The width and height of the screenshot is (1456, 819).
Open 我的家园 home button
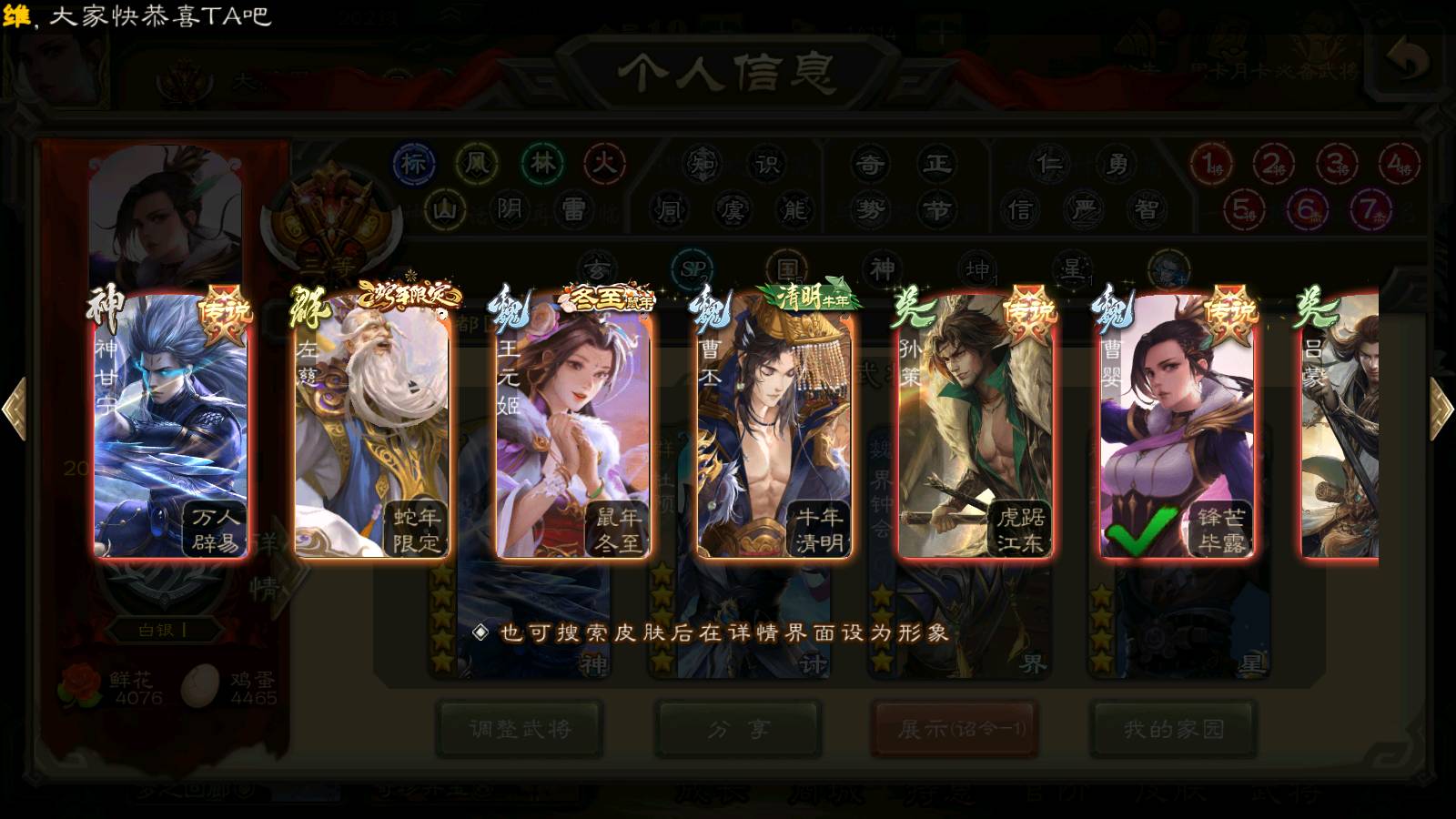tap(1174, 729)
